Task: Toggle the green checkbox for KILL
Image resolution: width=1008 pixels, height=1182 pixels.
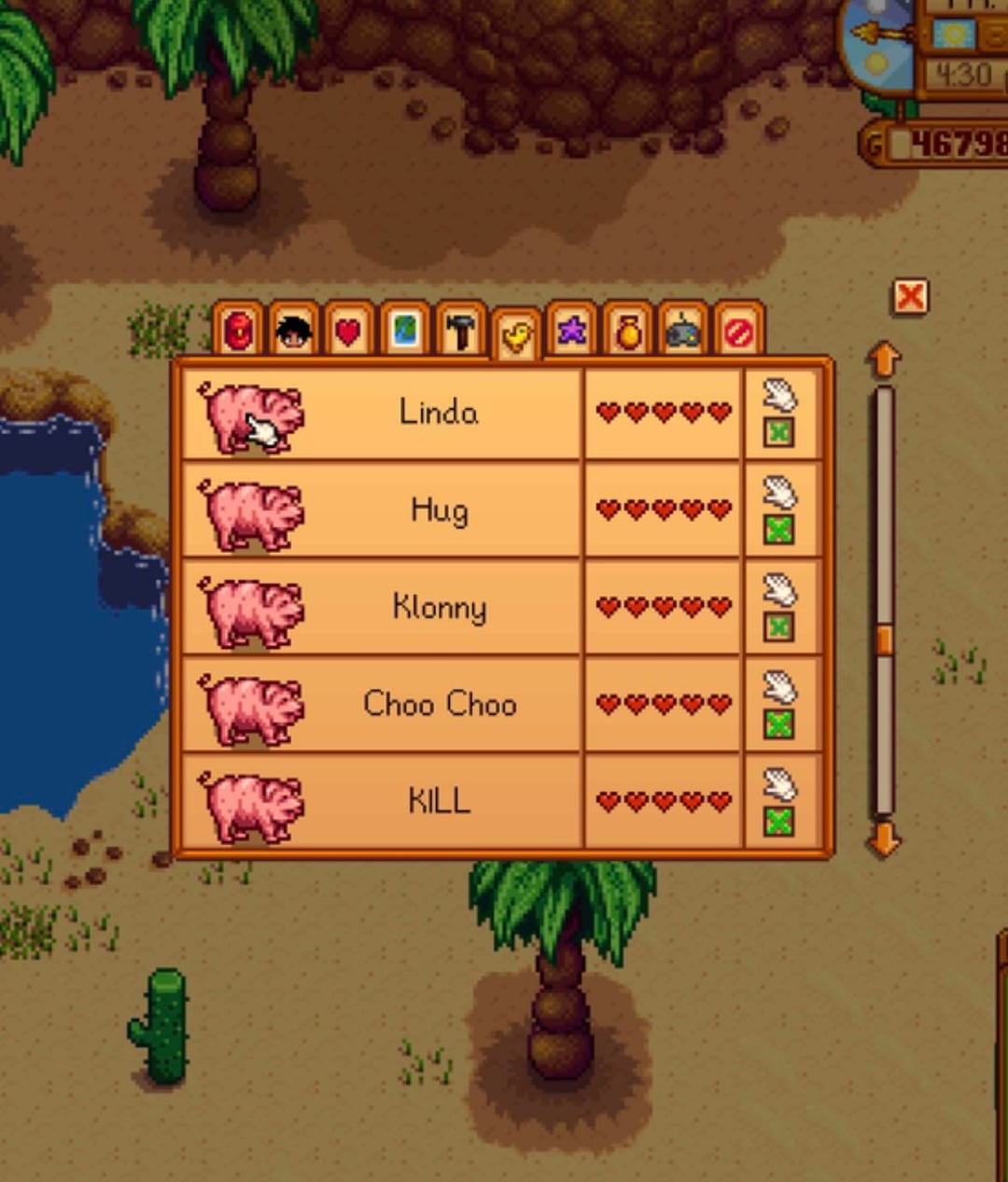Action: 779,823
